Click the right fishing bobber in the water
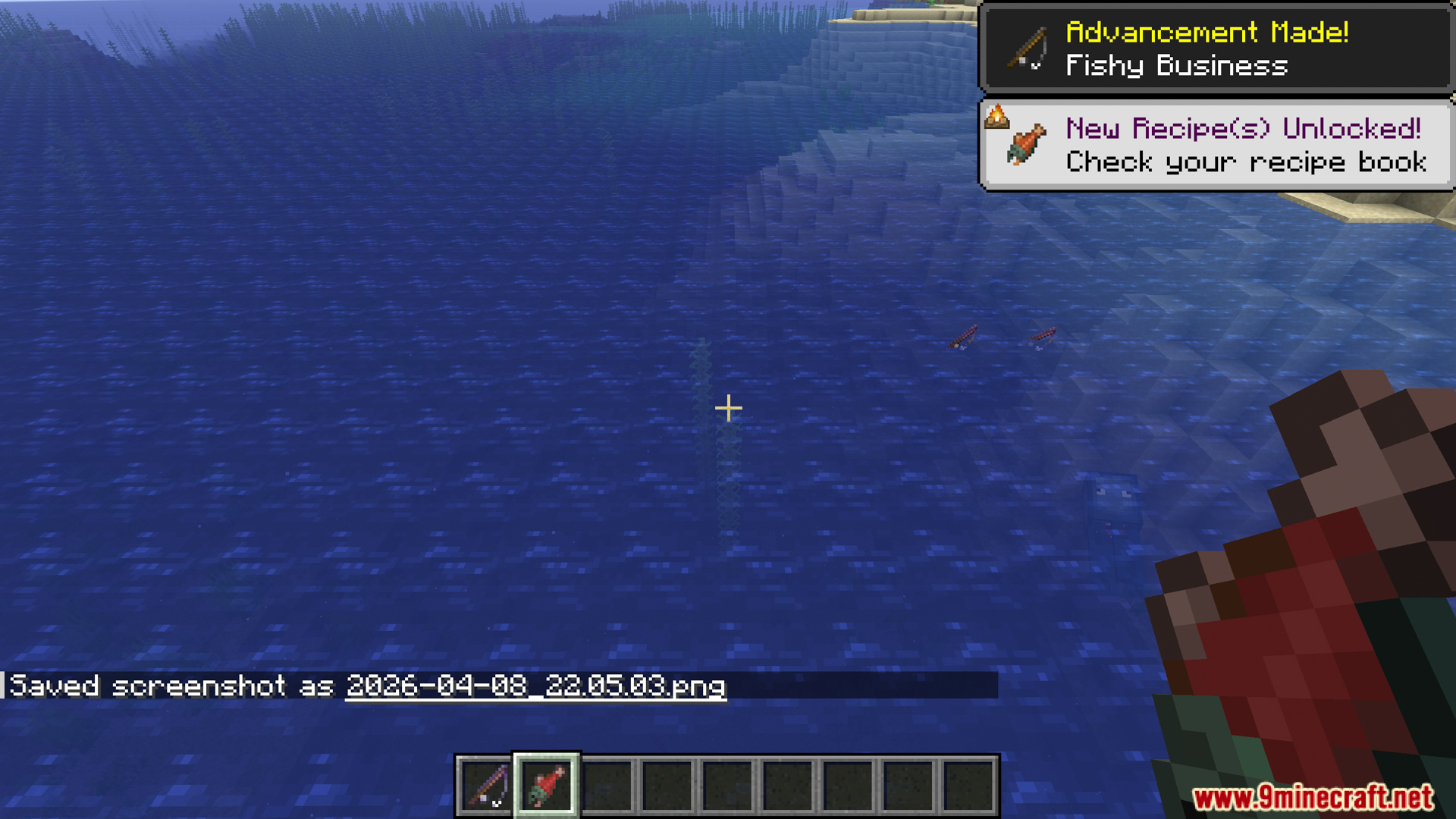This screenshot has width=1456, height=819. [1043, 337]
